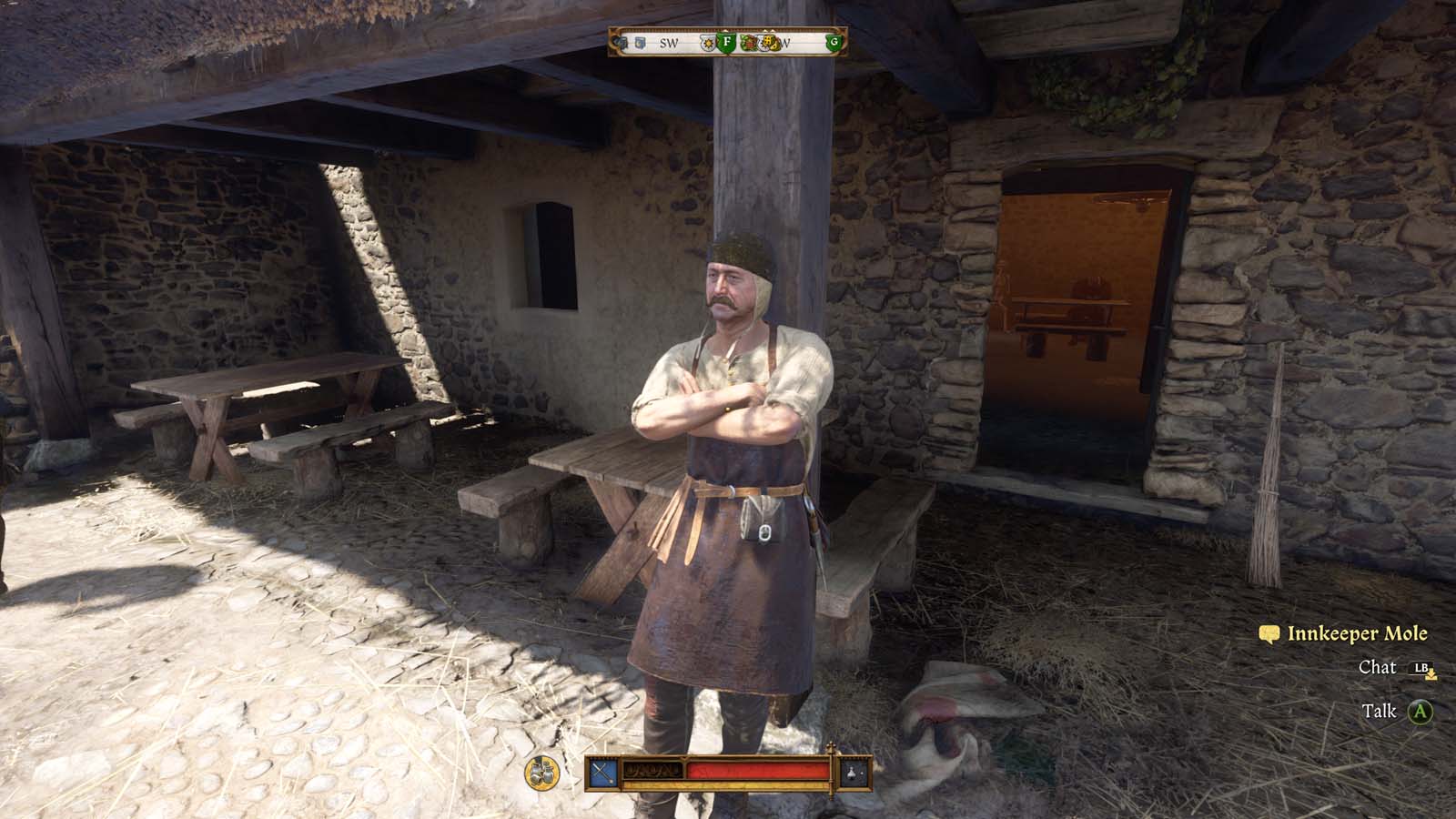Click the speech bubble icon beside Innkeeper Mole
Viewport: 1456px width, 819px height.
point(1271,634)
